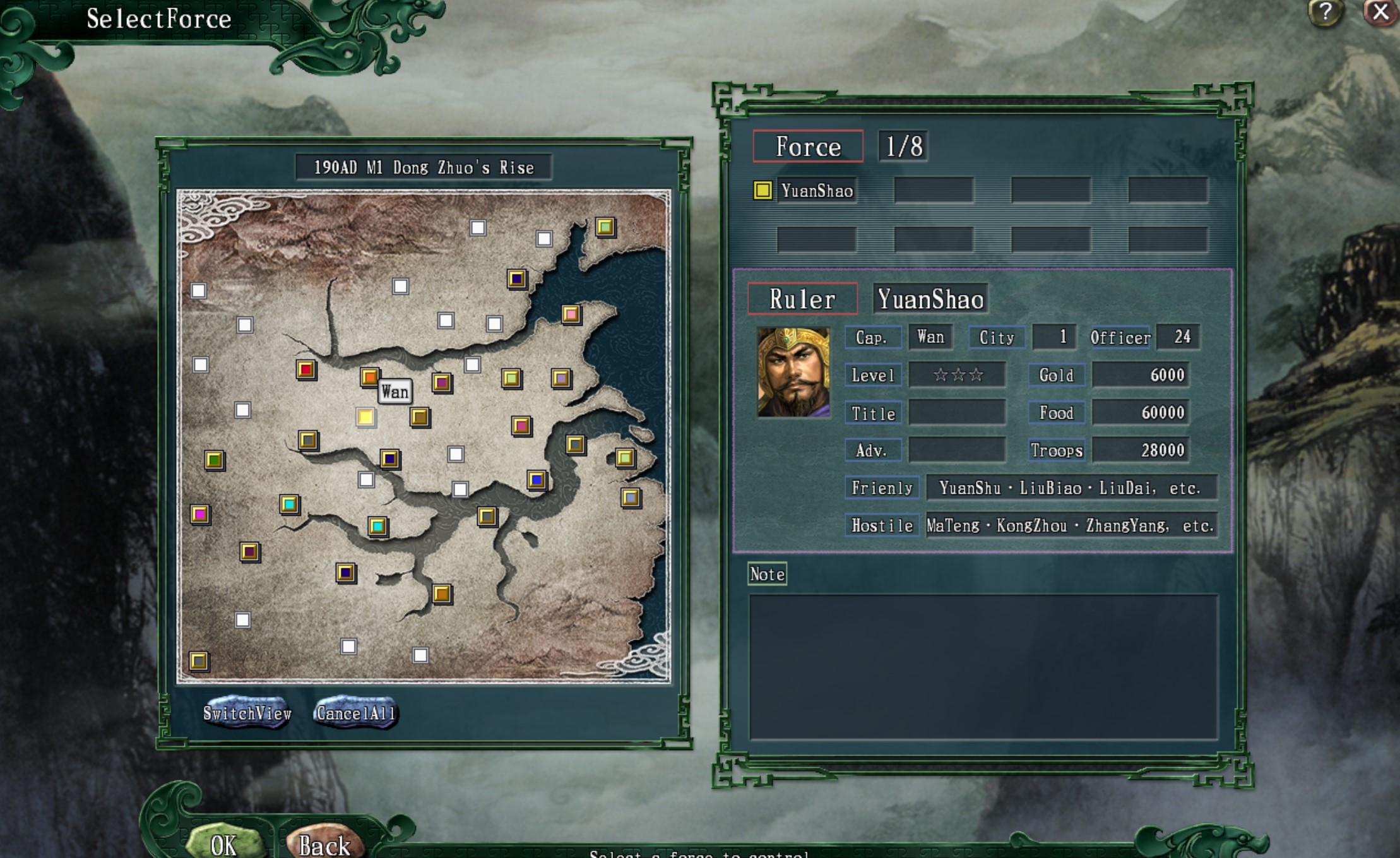1400x858 pixels.
Task: Click the SwitchView button
Action: (x=247, y=713)
